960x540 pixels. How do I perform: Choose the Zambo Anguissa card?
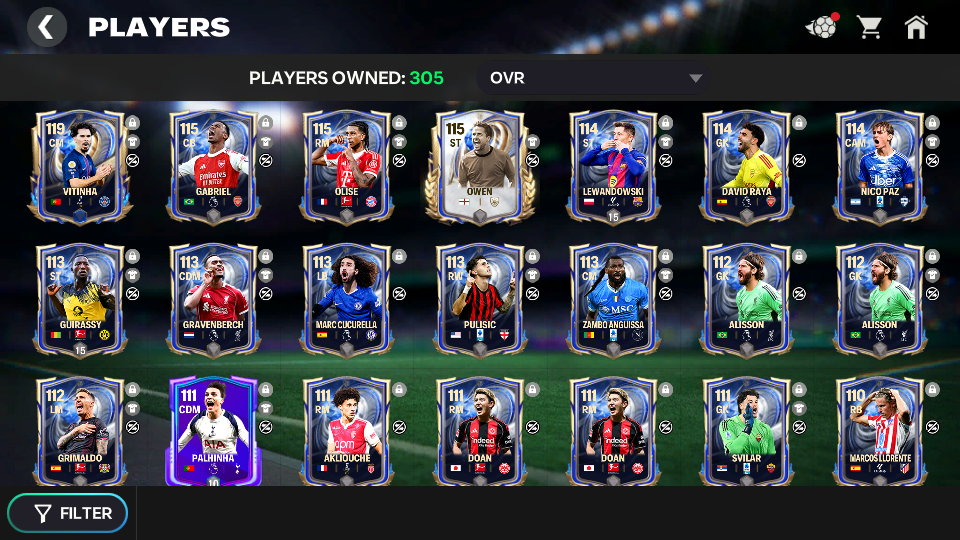pos(613,298)
